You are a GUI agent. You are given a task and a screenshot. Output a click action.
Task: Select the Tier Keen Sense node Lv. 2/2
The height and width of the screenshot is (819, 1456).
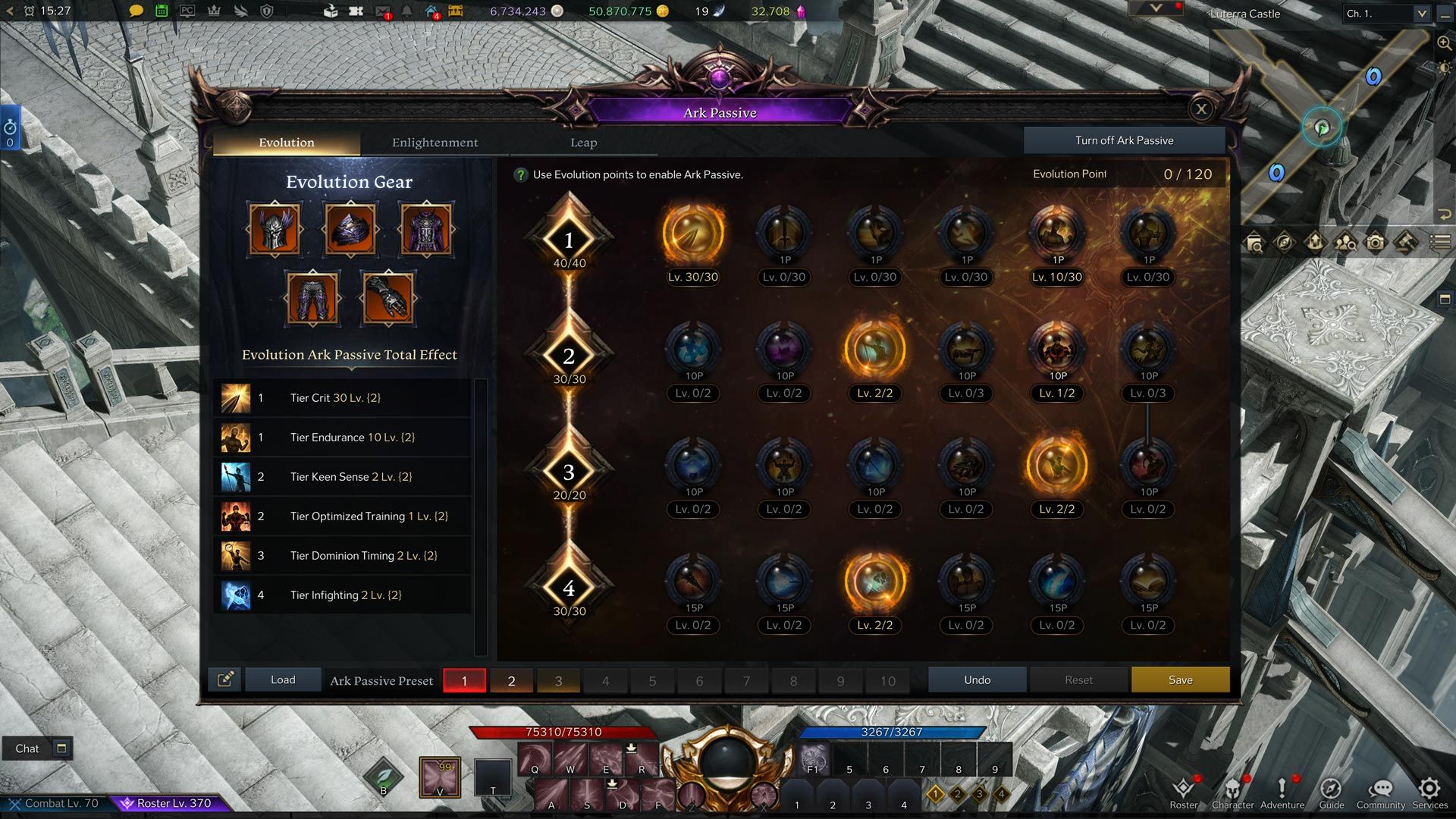pyautogui.click(x=875, y=351)
